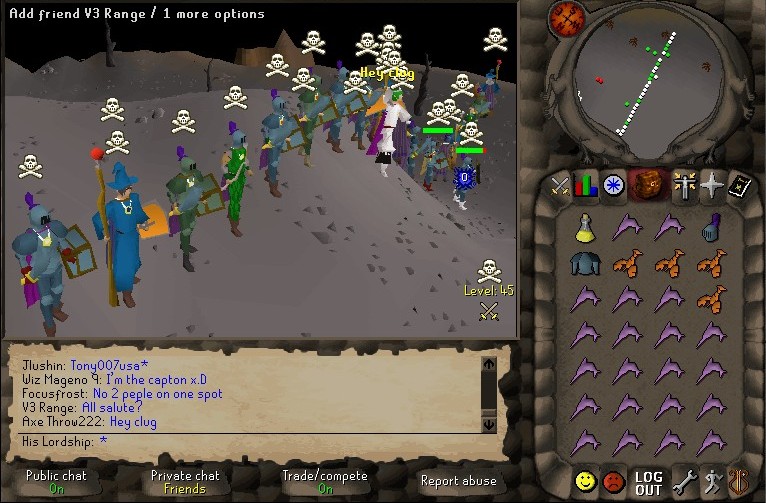
Task: Select the yellow potion in inventory
Action: tap(585, 227)
